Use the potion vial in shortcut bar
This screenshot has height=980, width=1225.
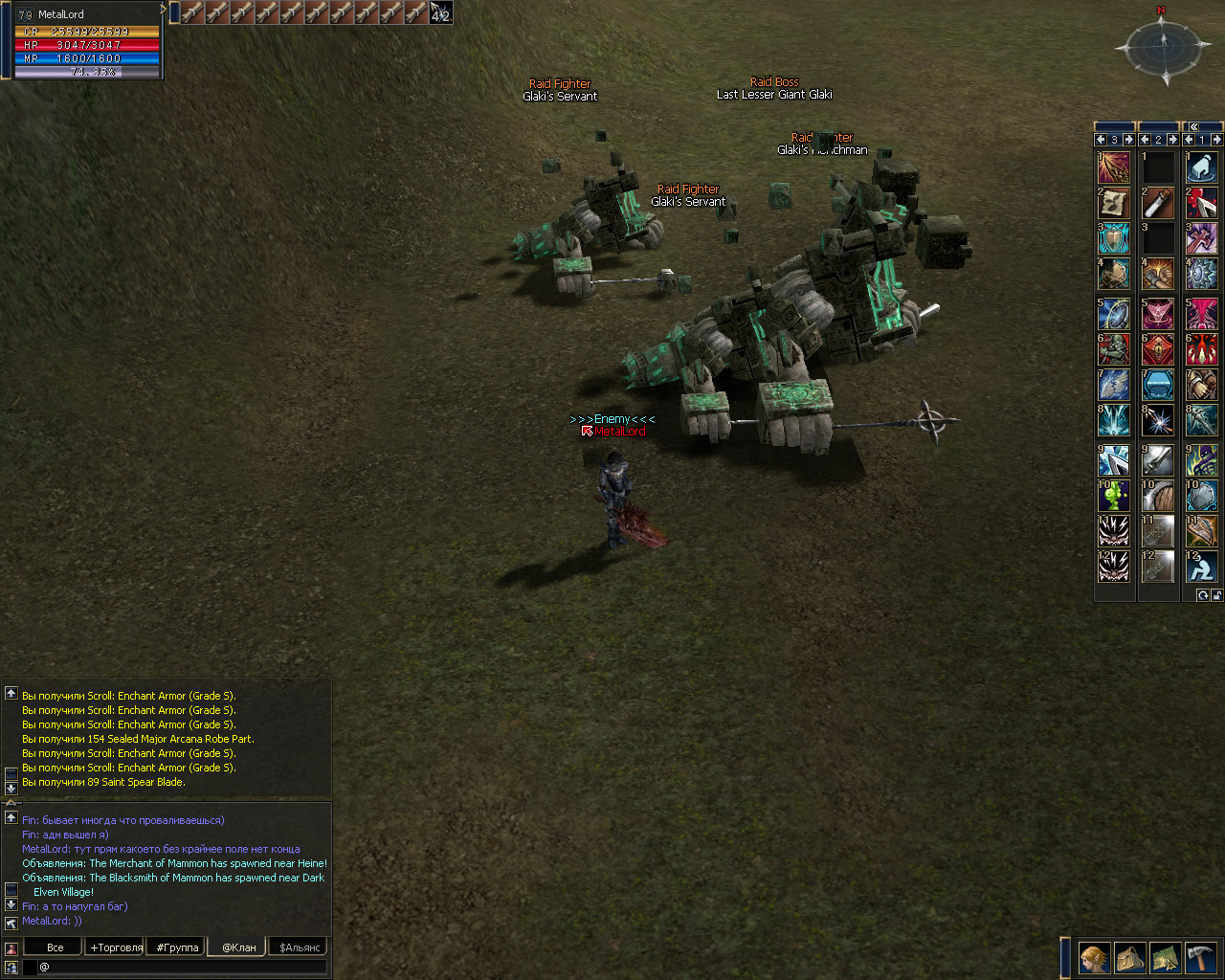tap(1157, 203)
